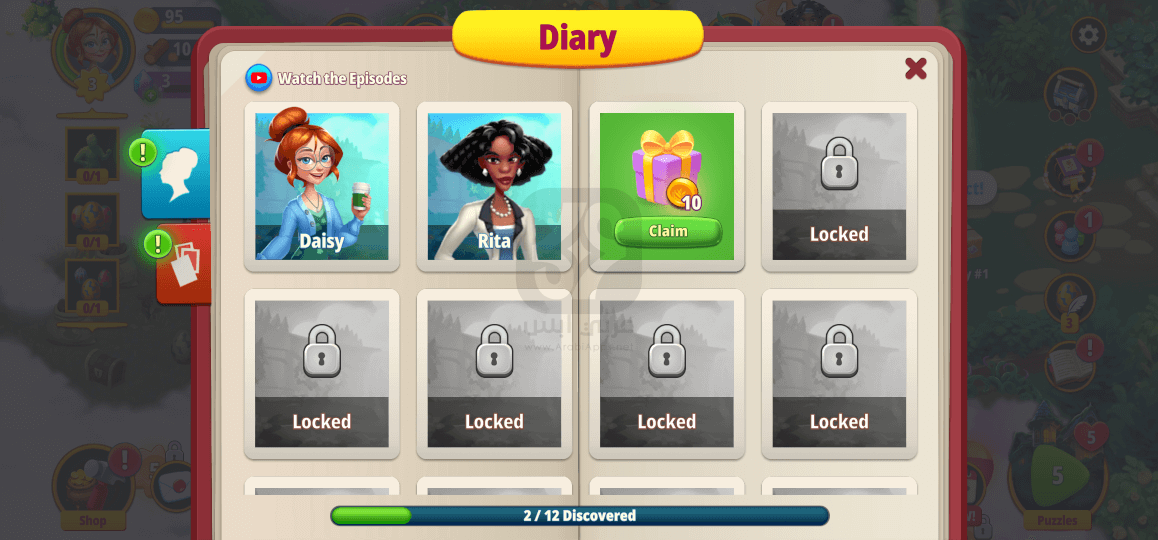Start Puzzles with the green play button

click(x=1056, y=478)
